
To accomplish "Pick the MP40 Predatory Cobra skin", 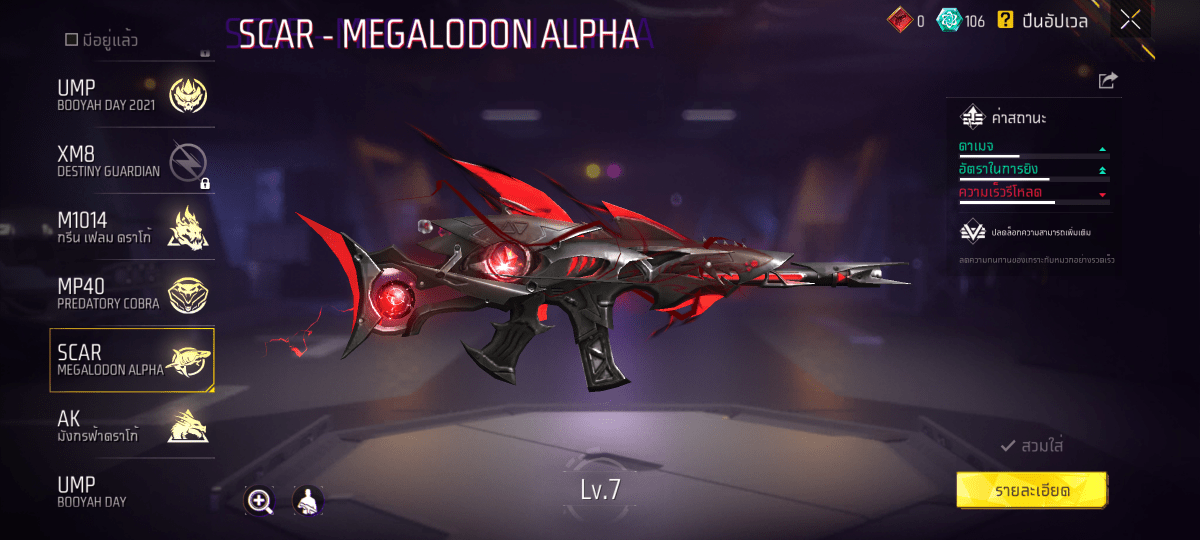I will click(132, 293).
